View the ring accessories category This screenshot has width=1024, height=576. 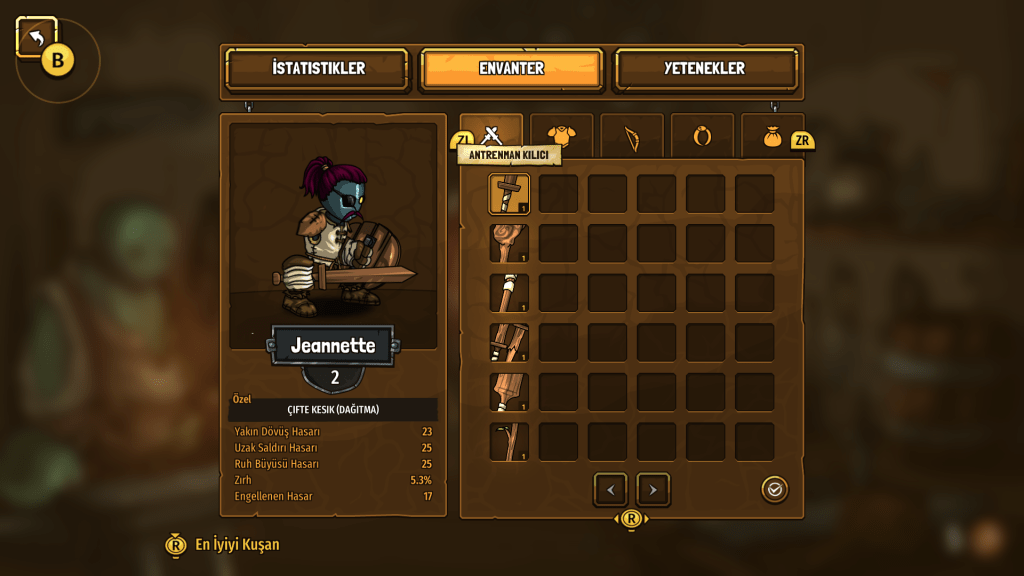702,136
